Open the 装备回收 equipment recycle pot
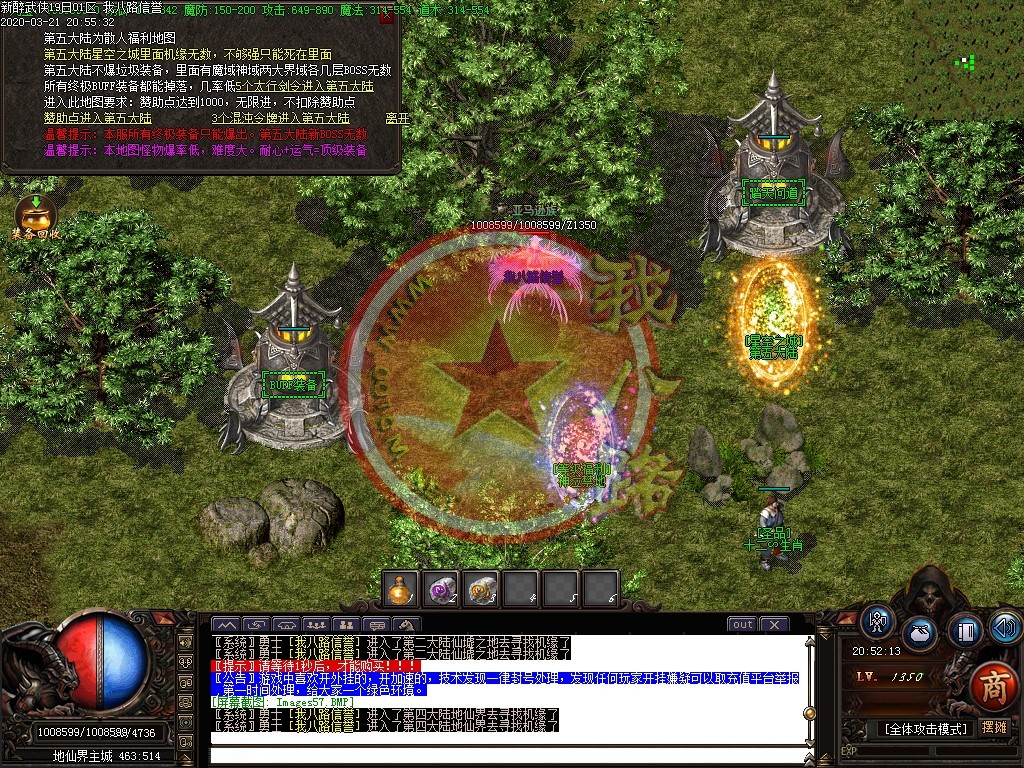This screenshot has width=1024, height=768. [x=35, y=215]
